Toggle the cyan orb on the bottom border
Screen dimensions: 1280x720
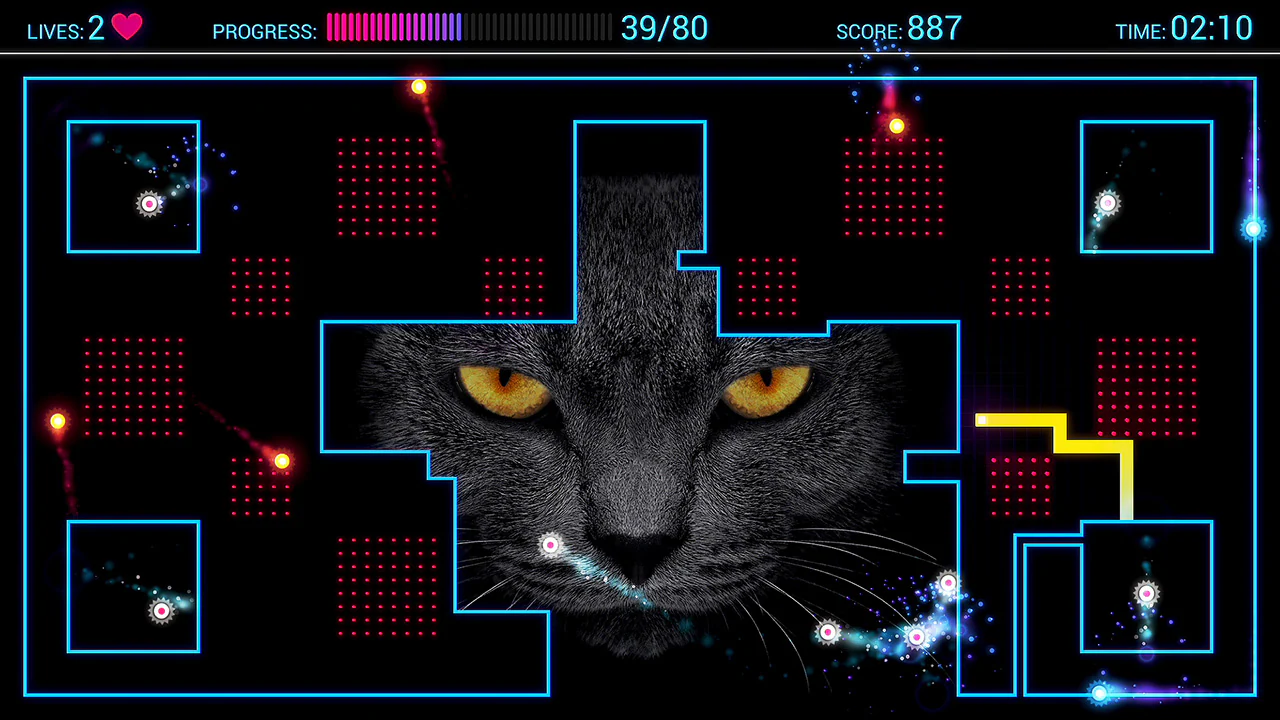(1099, 693)
